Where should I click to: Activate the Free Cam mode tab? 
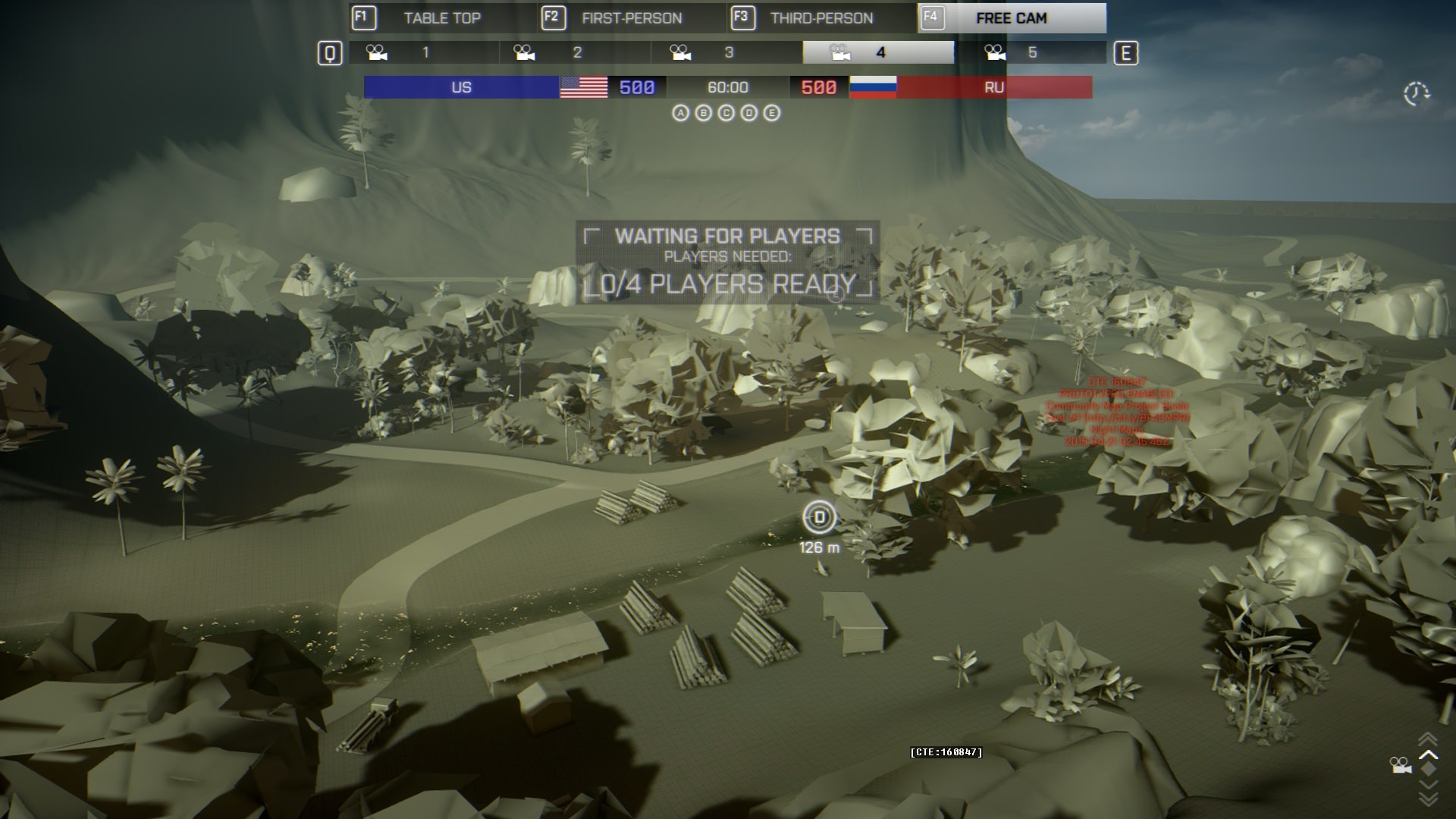[1011, 18]
